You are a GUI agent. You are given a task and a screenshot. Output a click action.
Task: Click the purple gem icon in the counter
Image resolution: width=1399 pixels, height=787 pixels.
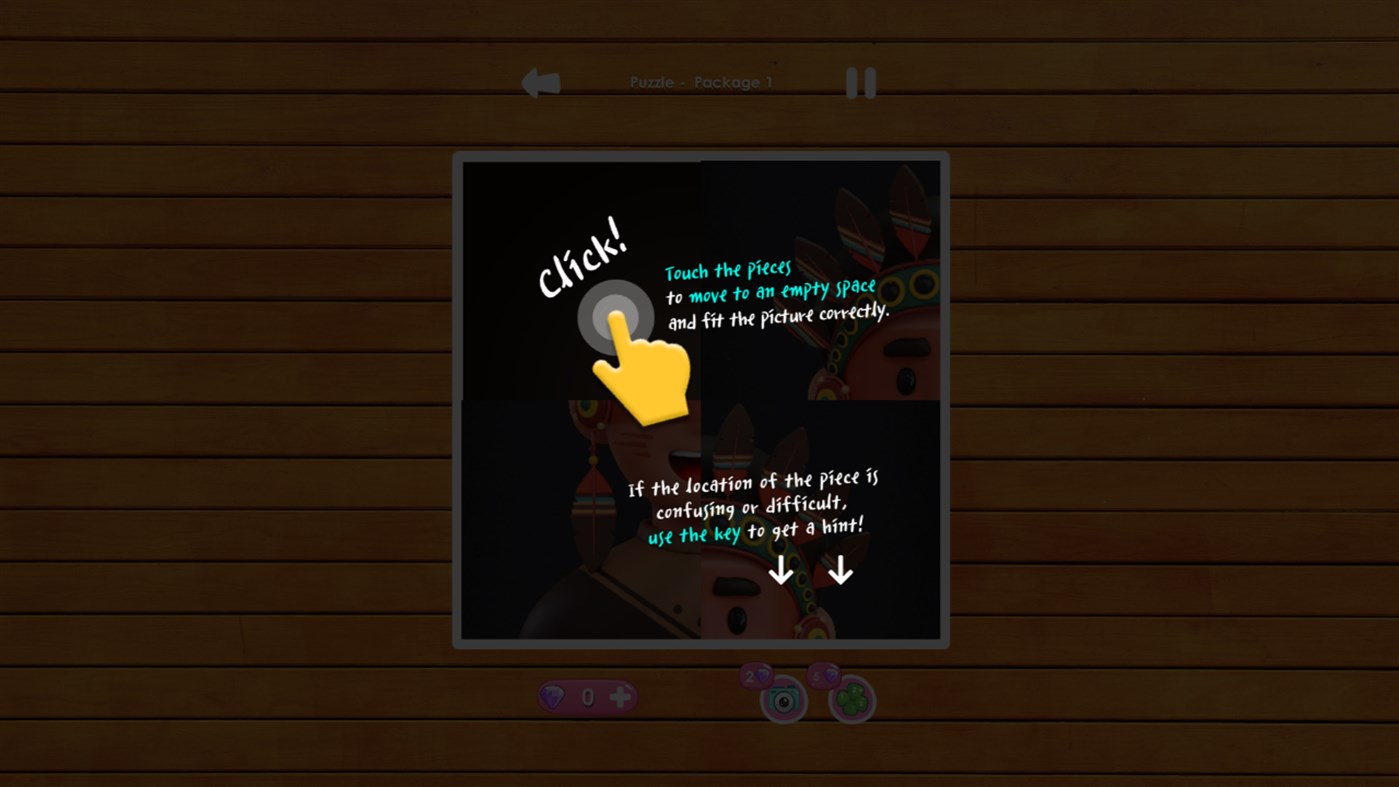pyautogui.click(x=552, y=695)
